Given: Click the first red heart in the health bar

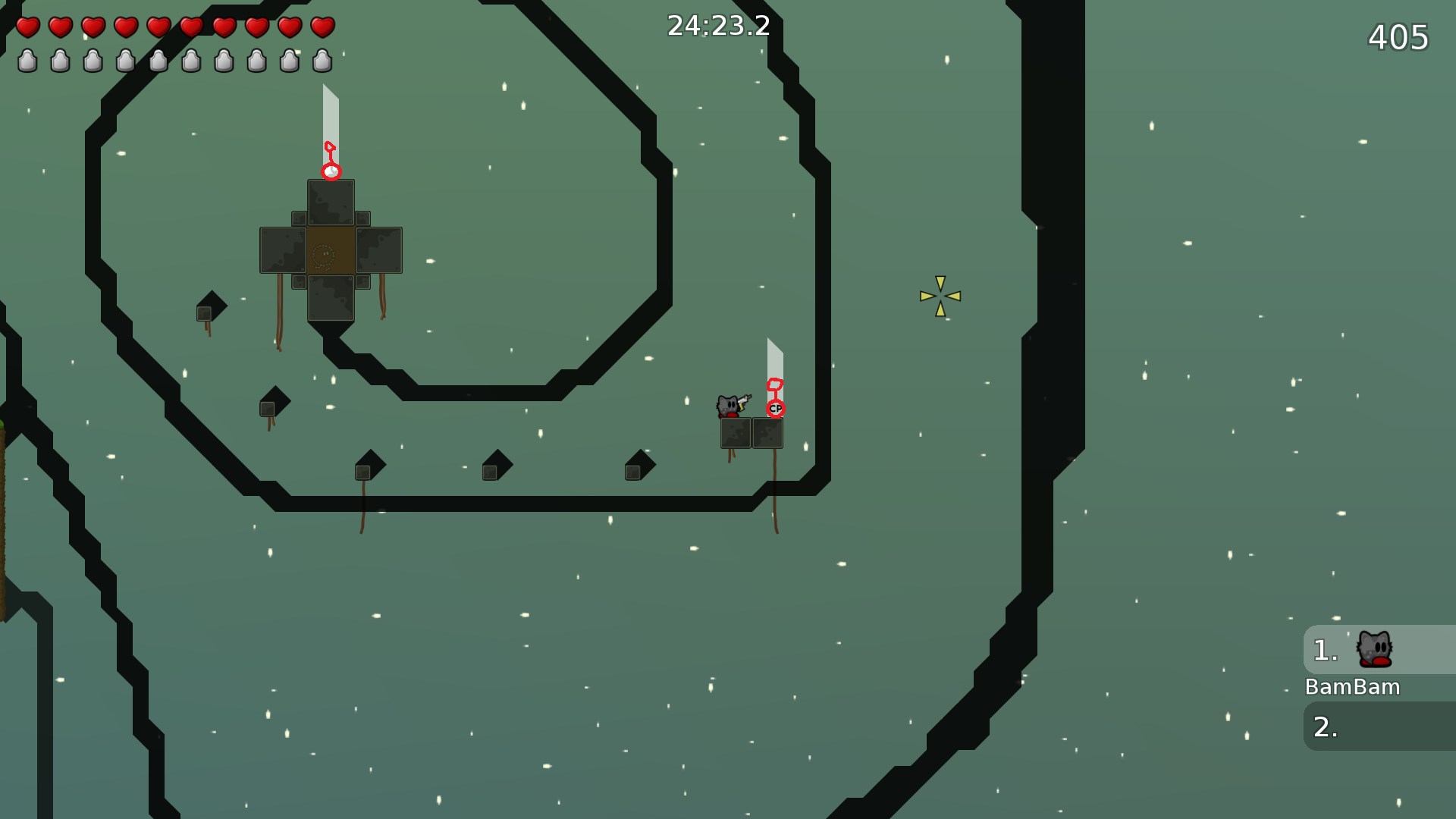Looking at the screenshot, I should point(28,28).
